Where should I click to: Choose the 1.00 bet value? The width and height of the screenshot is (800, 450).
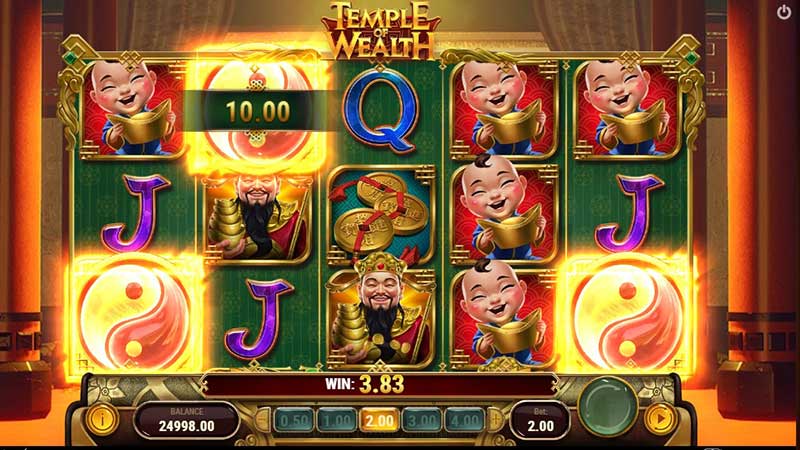(335, 421)
